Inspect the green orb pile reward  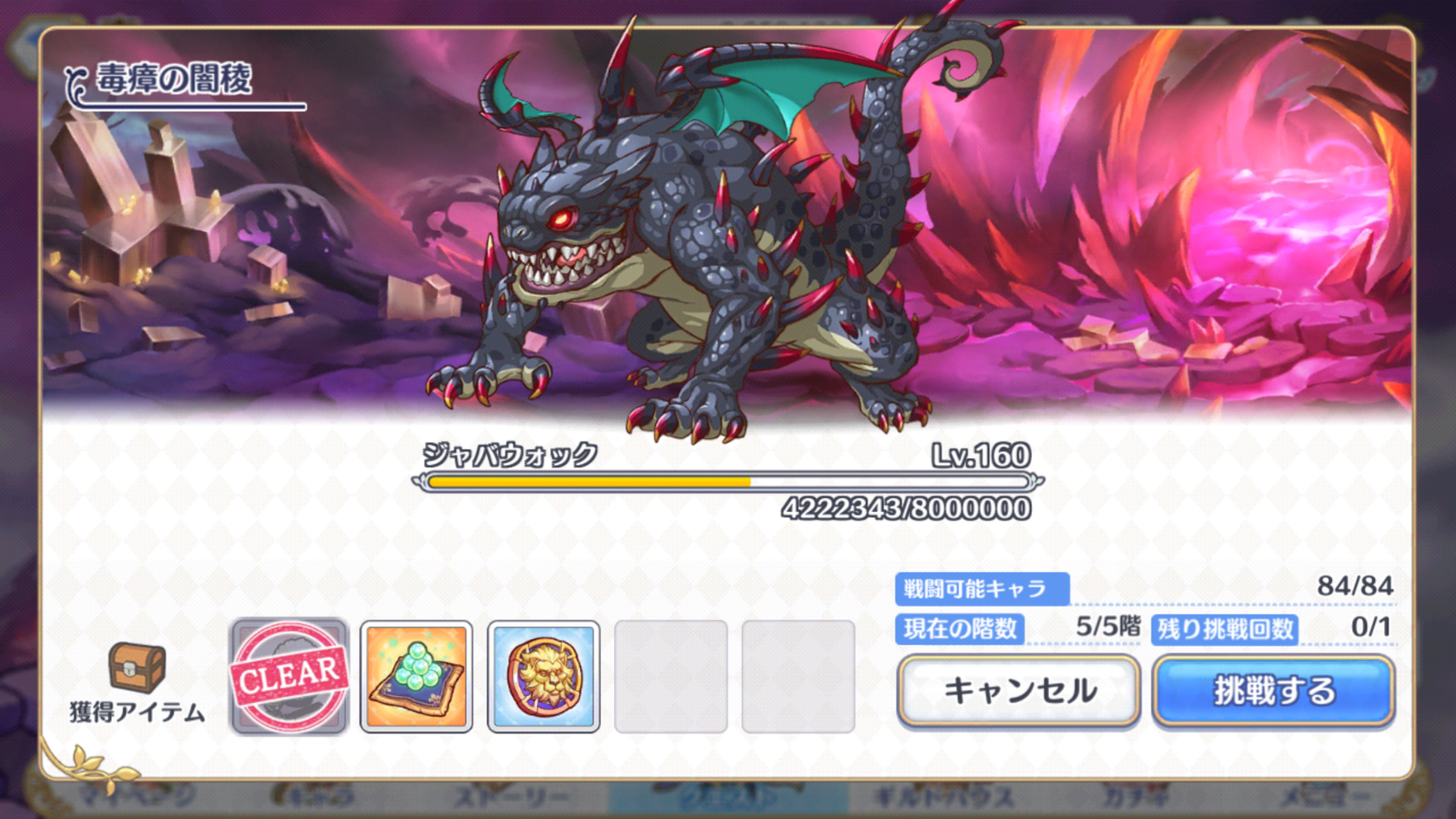click(416, 677)
